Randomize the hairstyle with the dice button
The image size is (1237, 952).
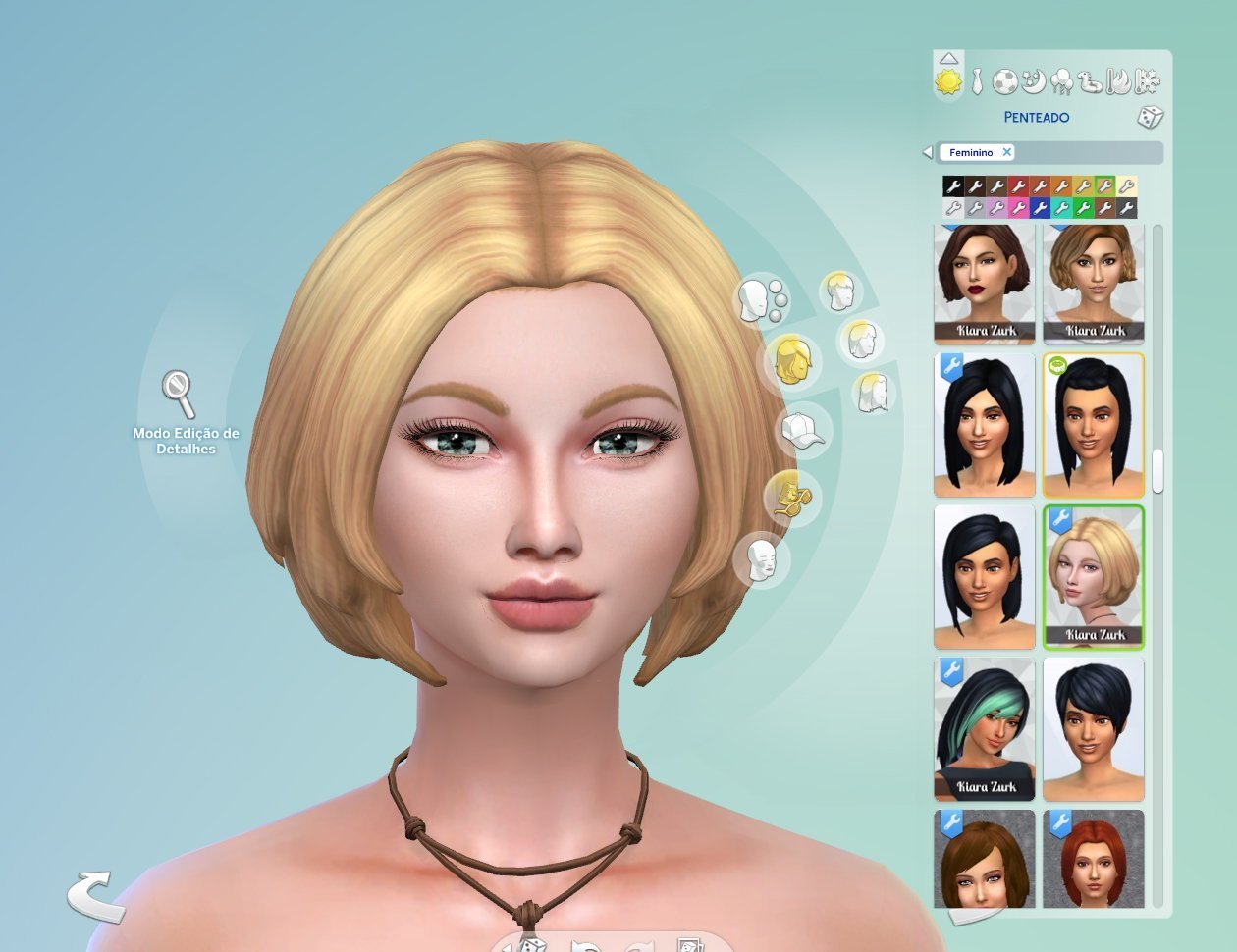tap(1150, 118)
